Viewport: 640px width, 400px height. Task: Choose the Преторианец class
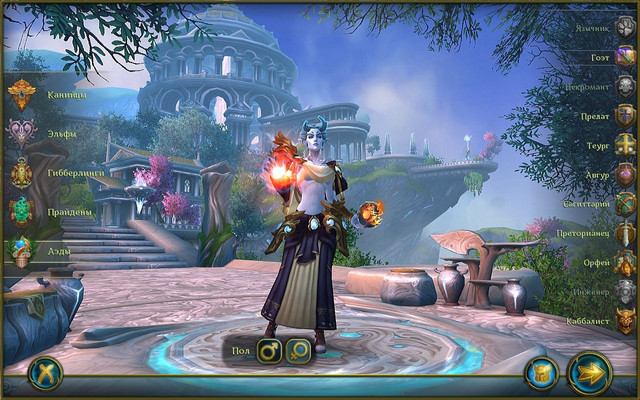pyautogui.click(x=624, y=233)
